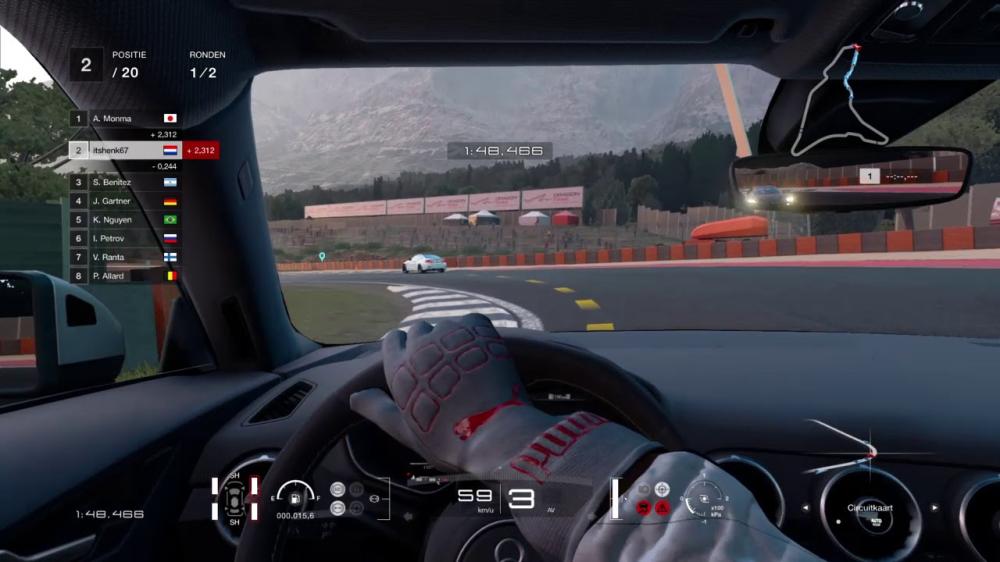This screenshot has width=1000, height=562.
Task: Click the fuel gauge pump icon
Action: [295, 494]
